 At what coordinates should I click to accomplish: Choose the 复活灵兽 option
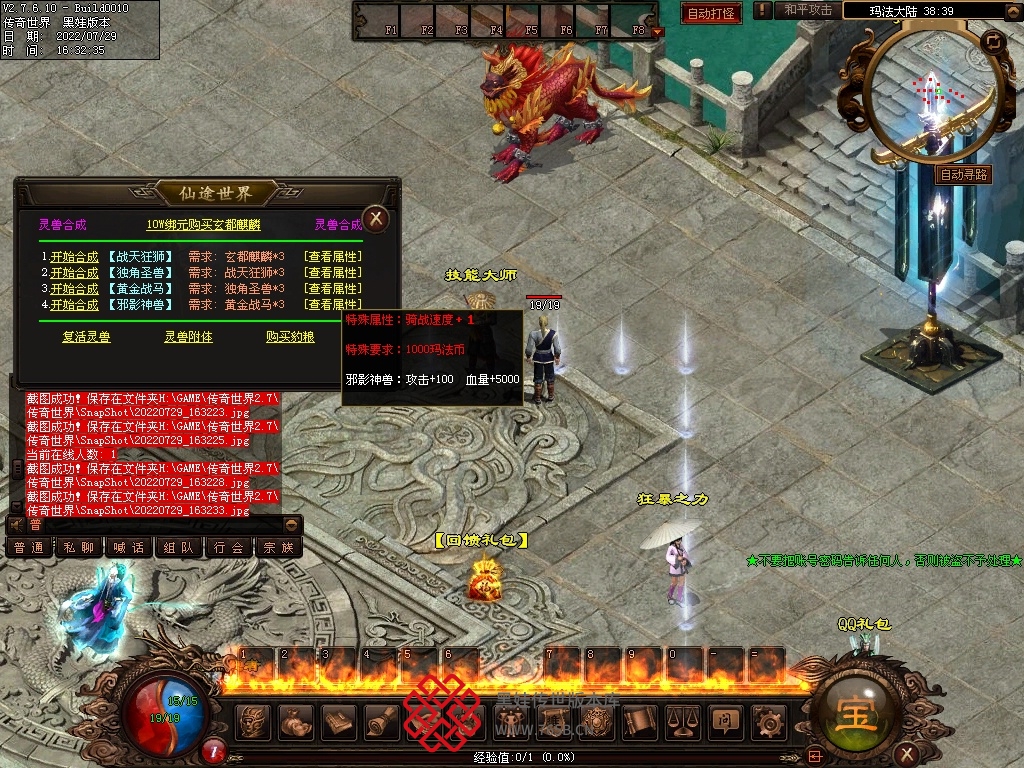86,337
